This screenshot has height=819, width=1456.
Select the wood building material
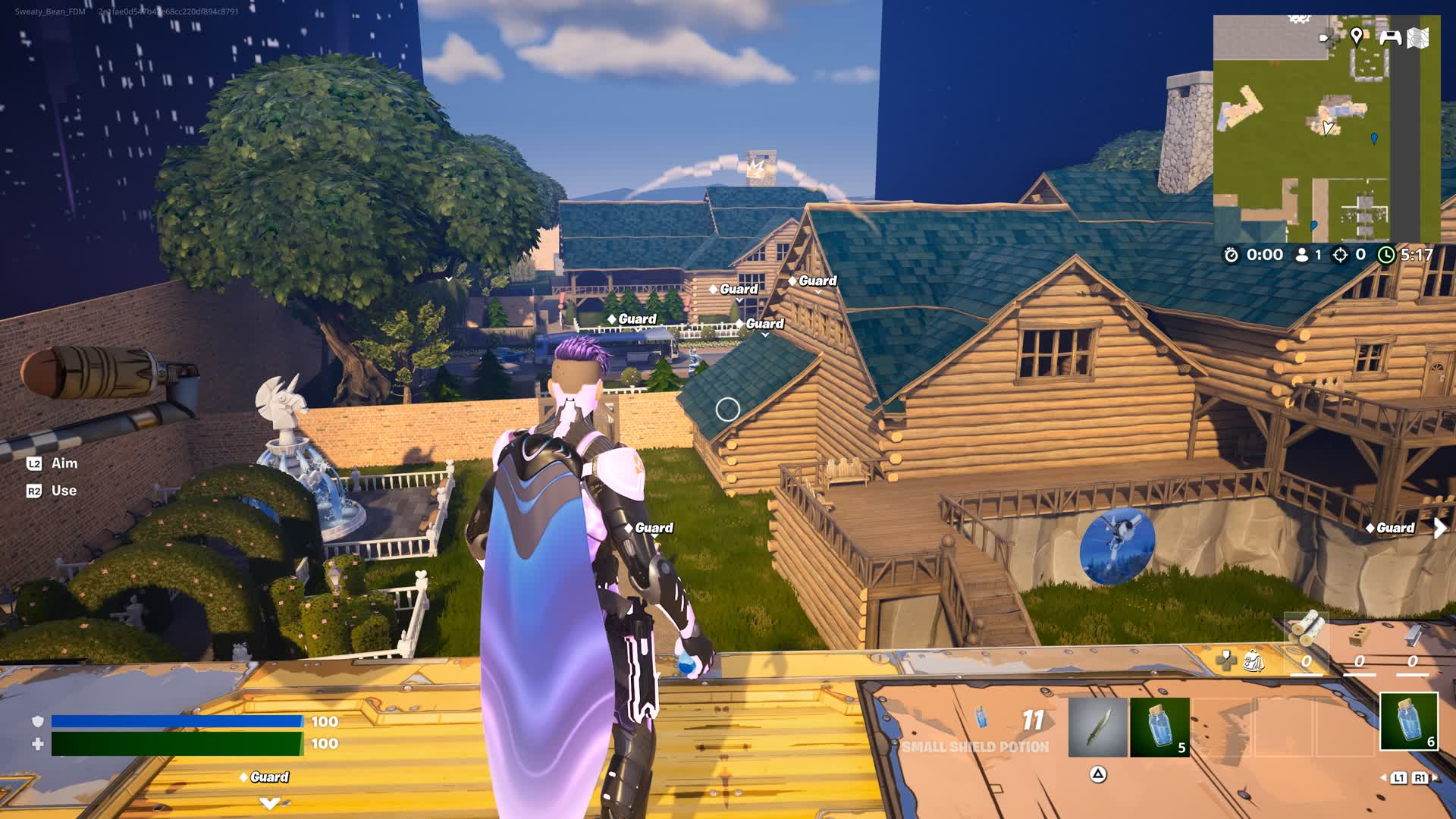1307,630
